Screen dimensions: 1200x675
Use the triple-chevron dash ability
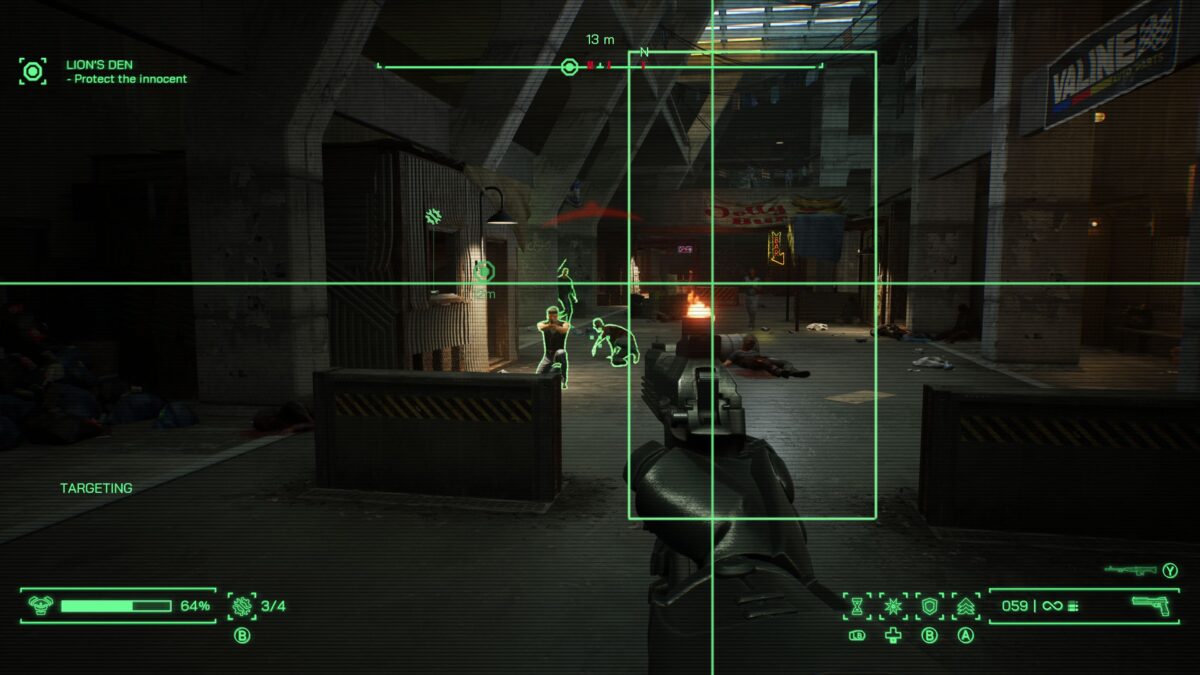pyautogui.click(x=966, y=605)
